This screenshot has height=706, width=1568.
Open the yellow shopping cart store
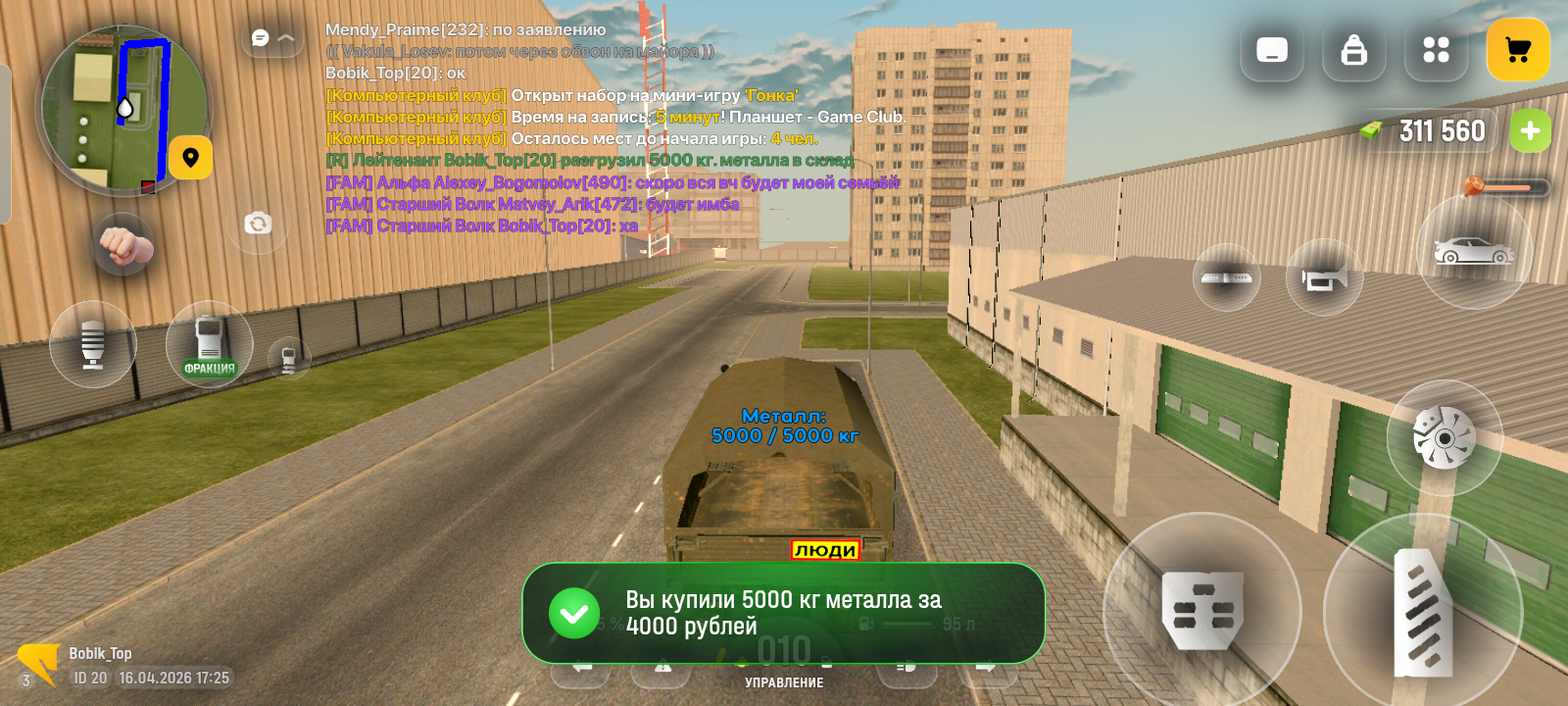point(1518,50)
